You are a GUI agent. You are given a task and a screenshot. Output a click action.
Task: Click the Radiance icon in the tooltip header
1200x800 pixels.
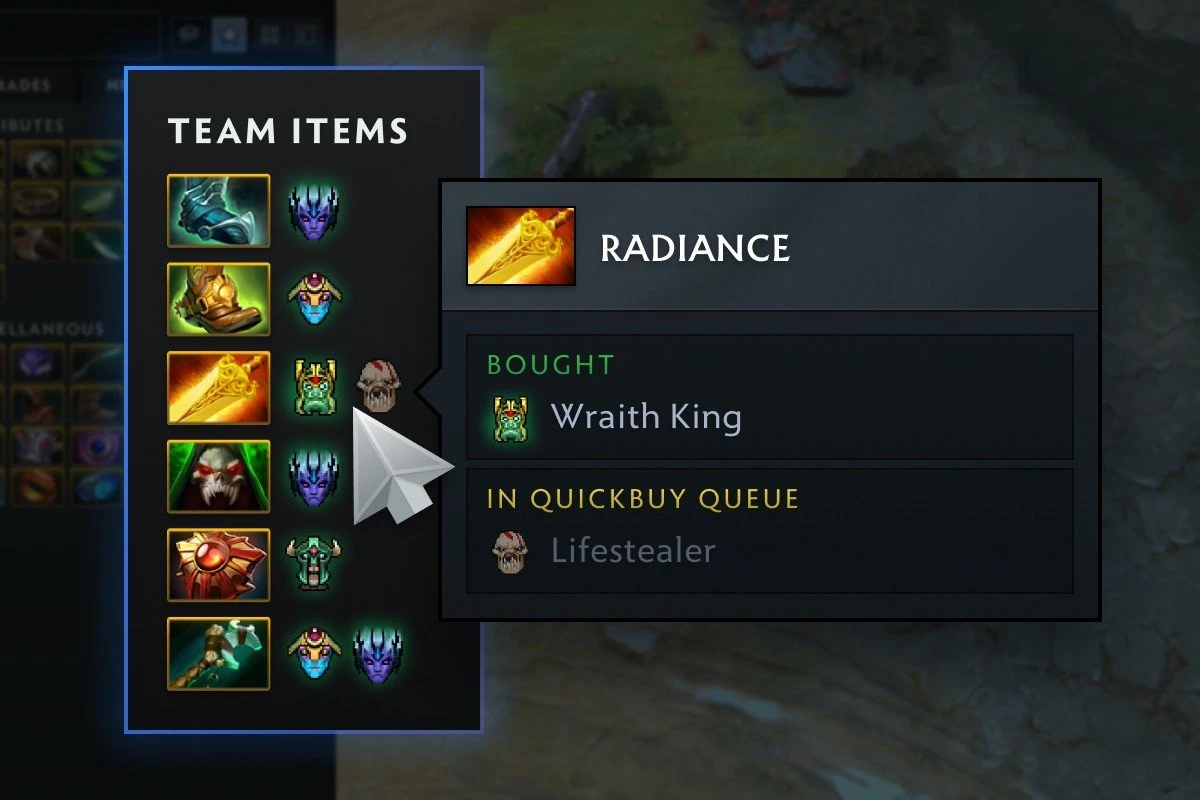(x=521, y=246)
